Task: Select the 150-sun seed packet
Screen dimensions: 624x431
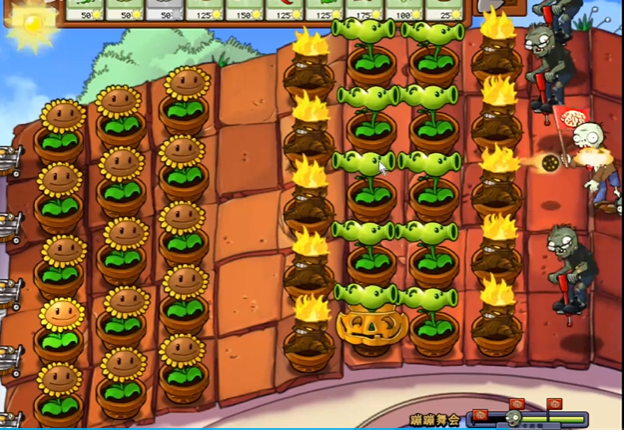Action: pos(245,10)
